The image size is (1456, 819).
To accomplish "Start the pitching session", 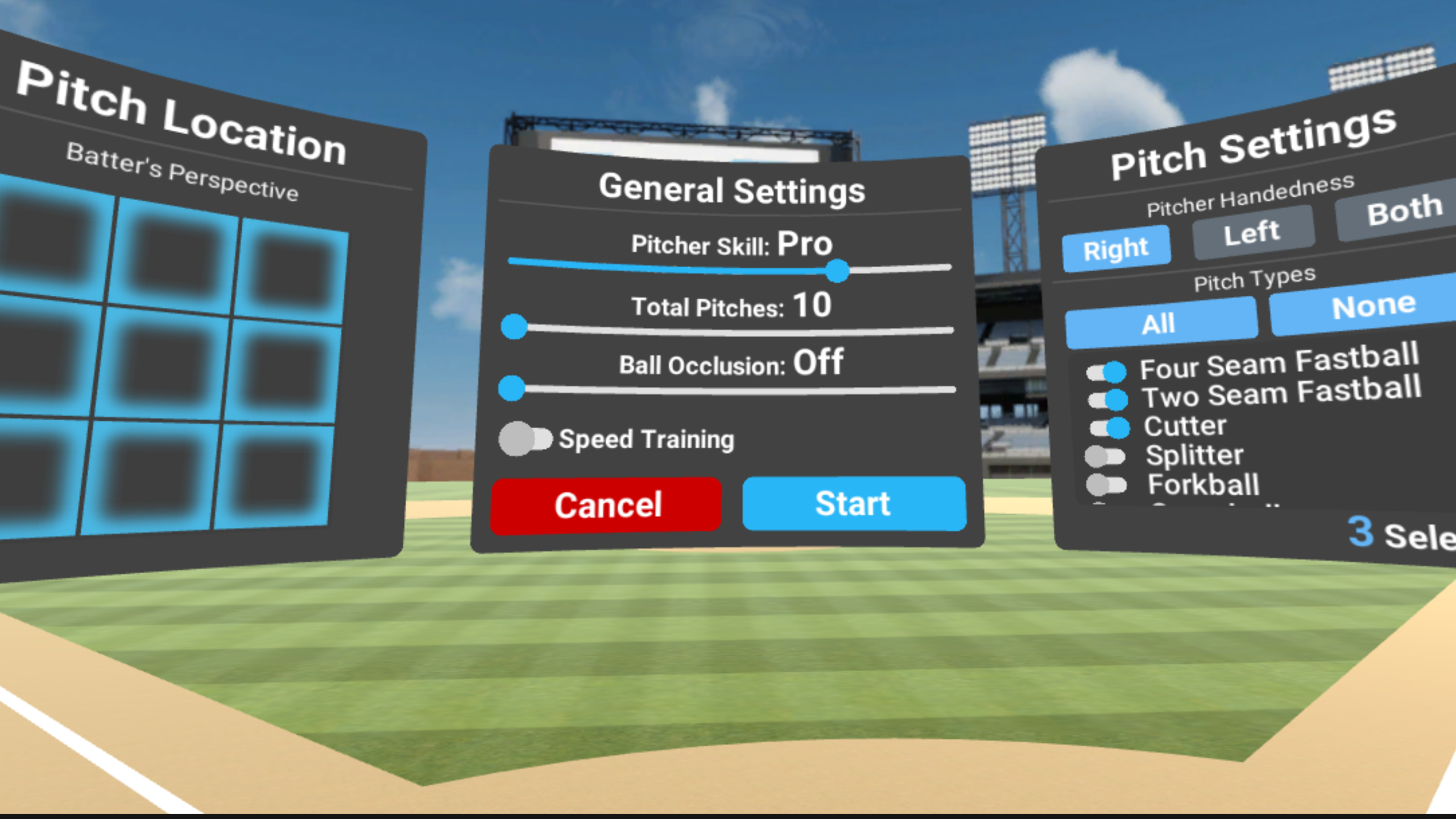I will click(853, 504).
